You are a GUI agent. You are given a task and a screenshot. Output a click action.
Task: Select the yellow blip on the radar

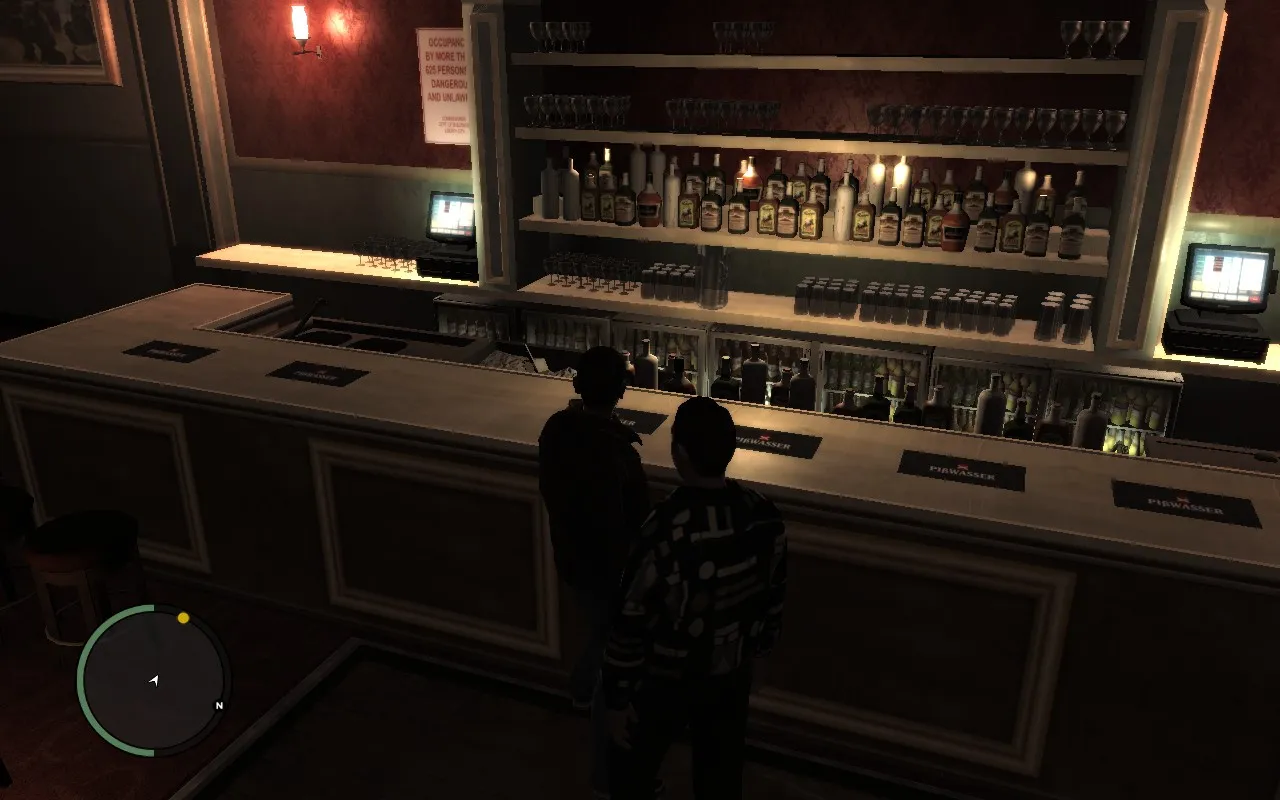183,618
